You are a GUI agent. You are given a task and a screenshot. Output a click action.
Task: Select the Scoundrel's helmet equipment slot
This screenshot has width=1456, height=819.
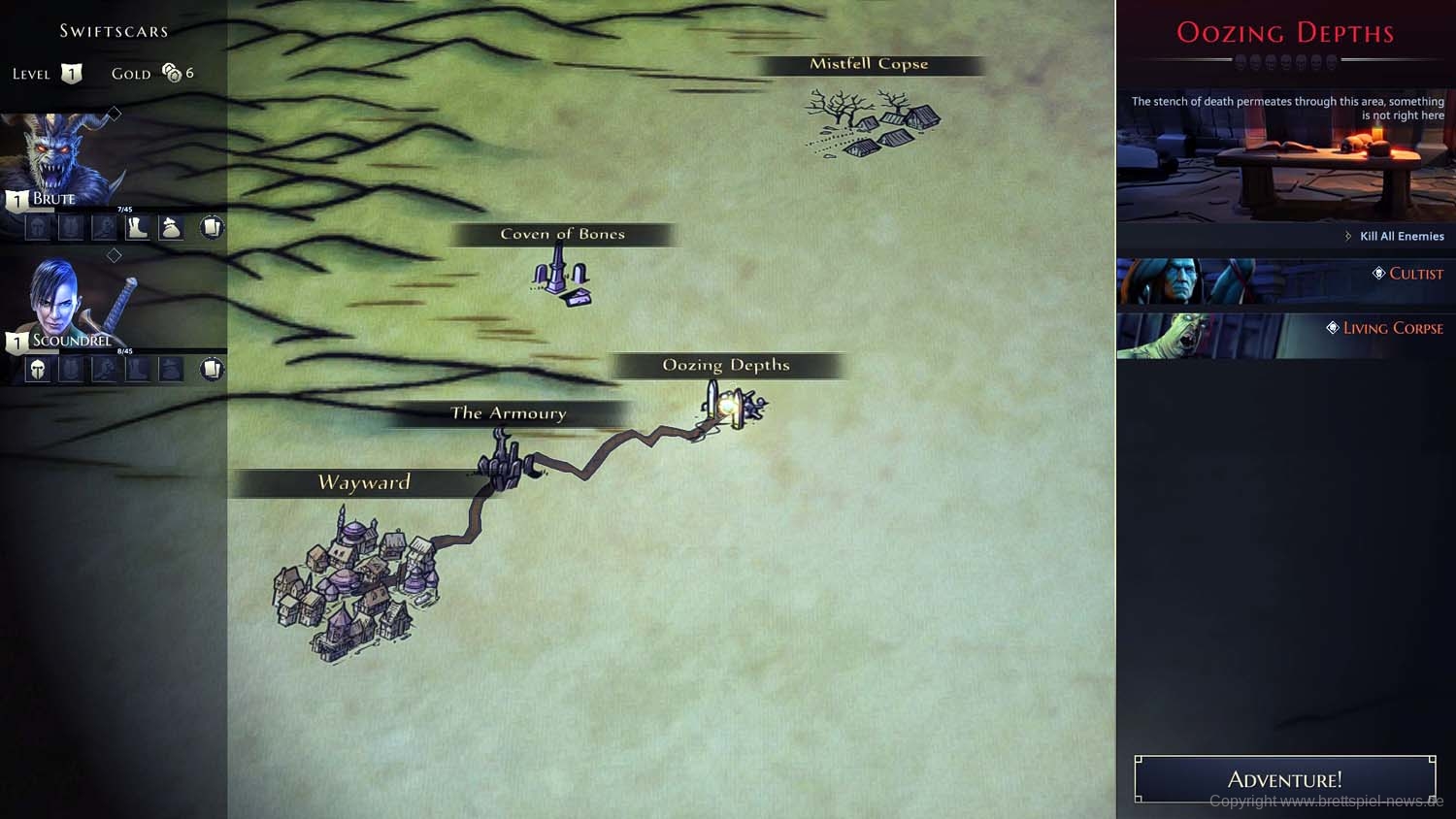pos(37,369)
